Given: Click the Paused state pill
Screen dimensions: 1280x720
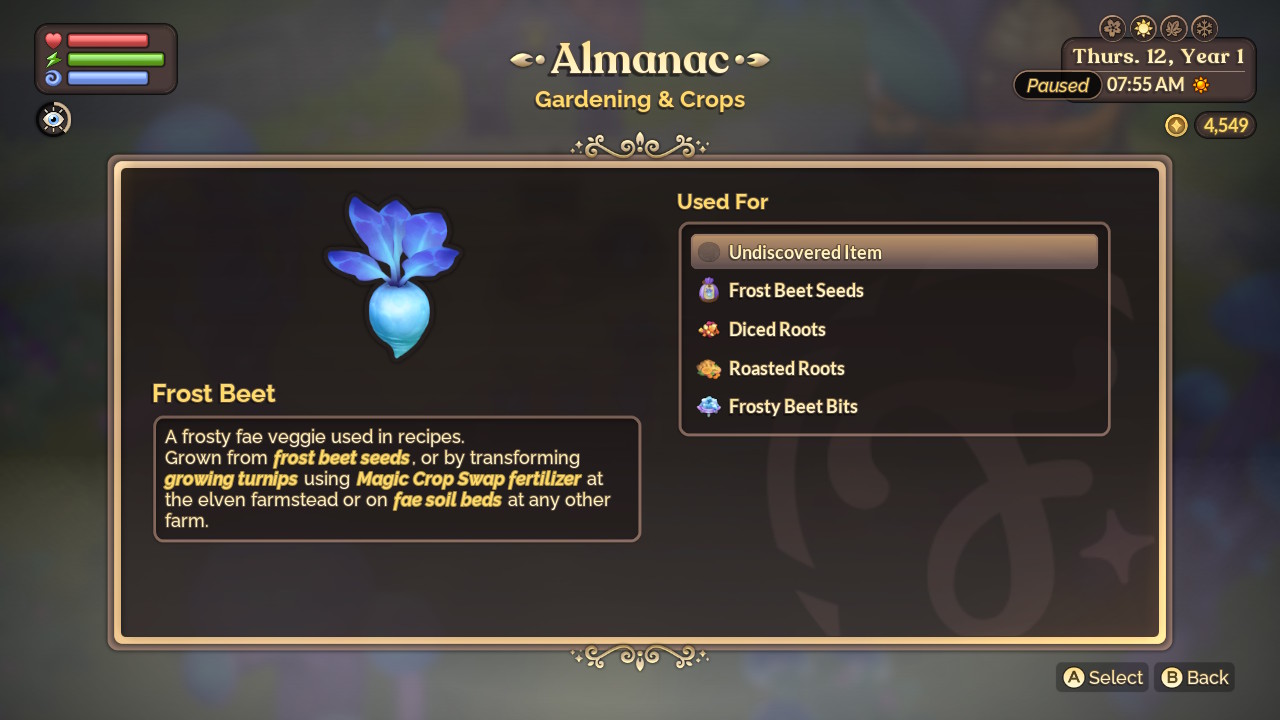Looking at the screenshot, I should tap(1057, 85).
